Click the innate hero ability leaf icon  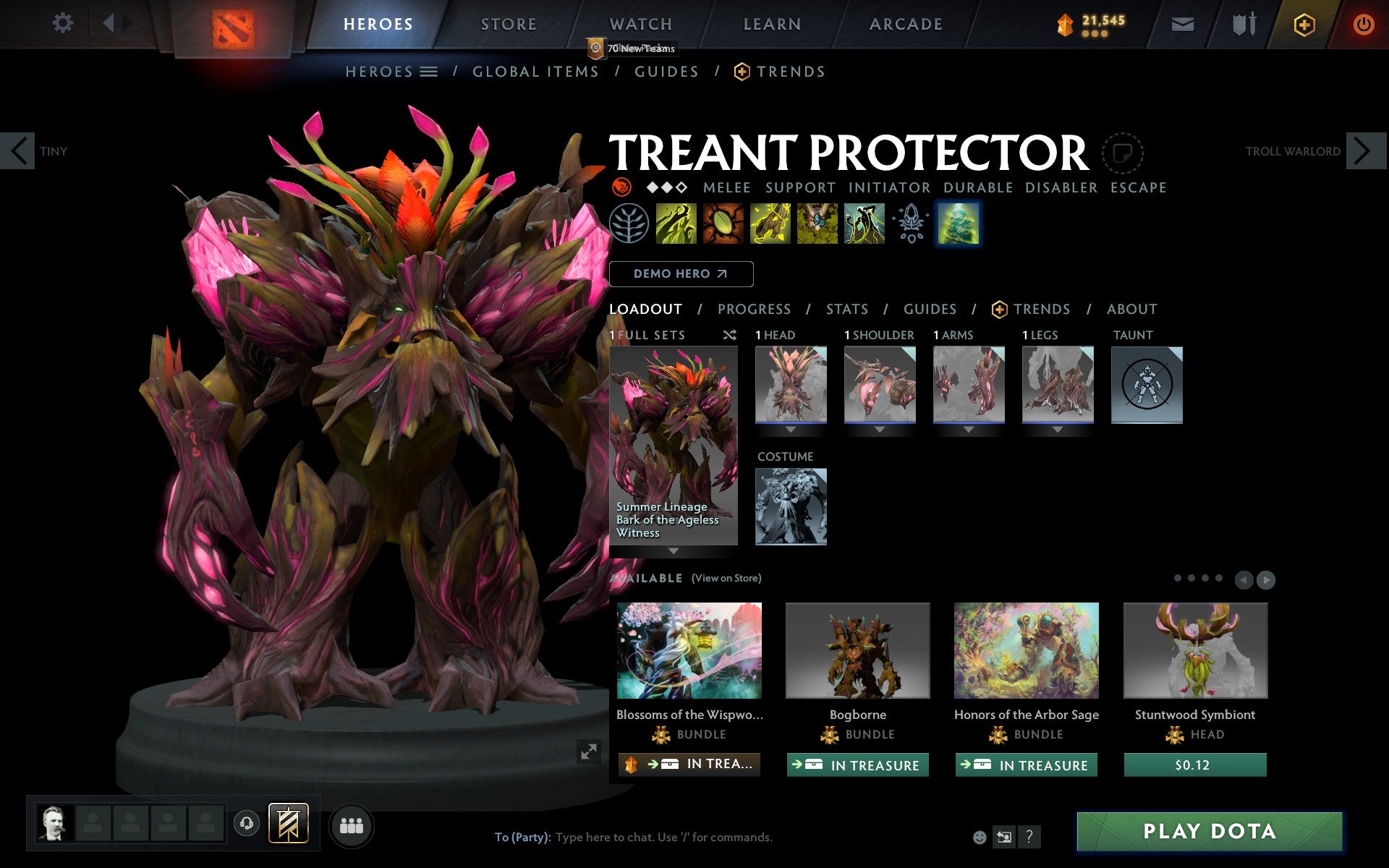[x=632, y=224]
